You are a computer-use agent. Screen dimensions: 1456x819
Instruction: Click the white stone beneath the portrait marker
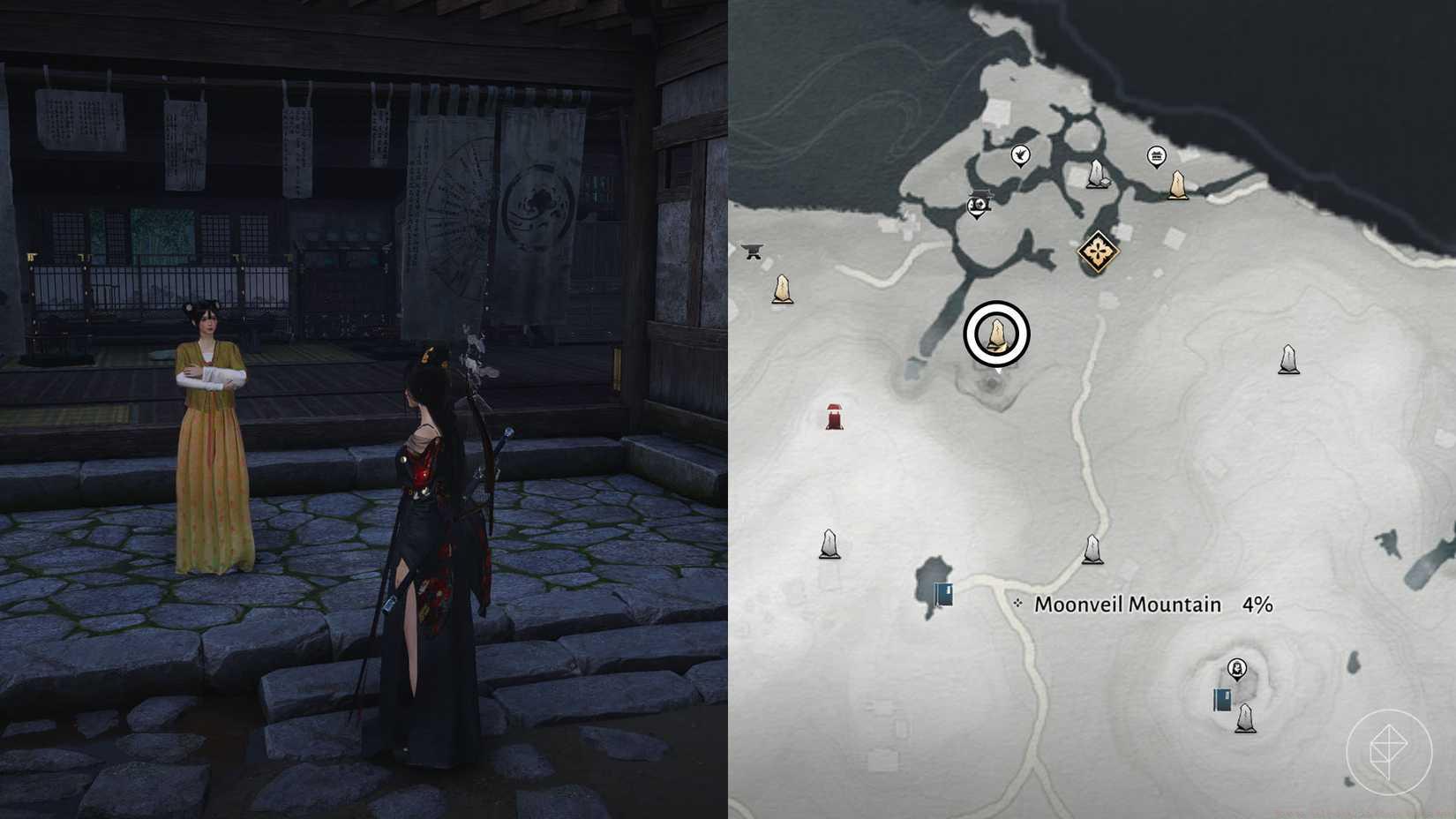pyautogui.click(x=1245, y=718)
